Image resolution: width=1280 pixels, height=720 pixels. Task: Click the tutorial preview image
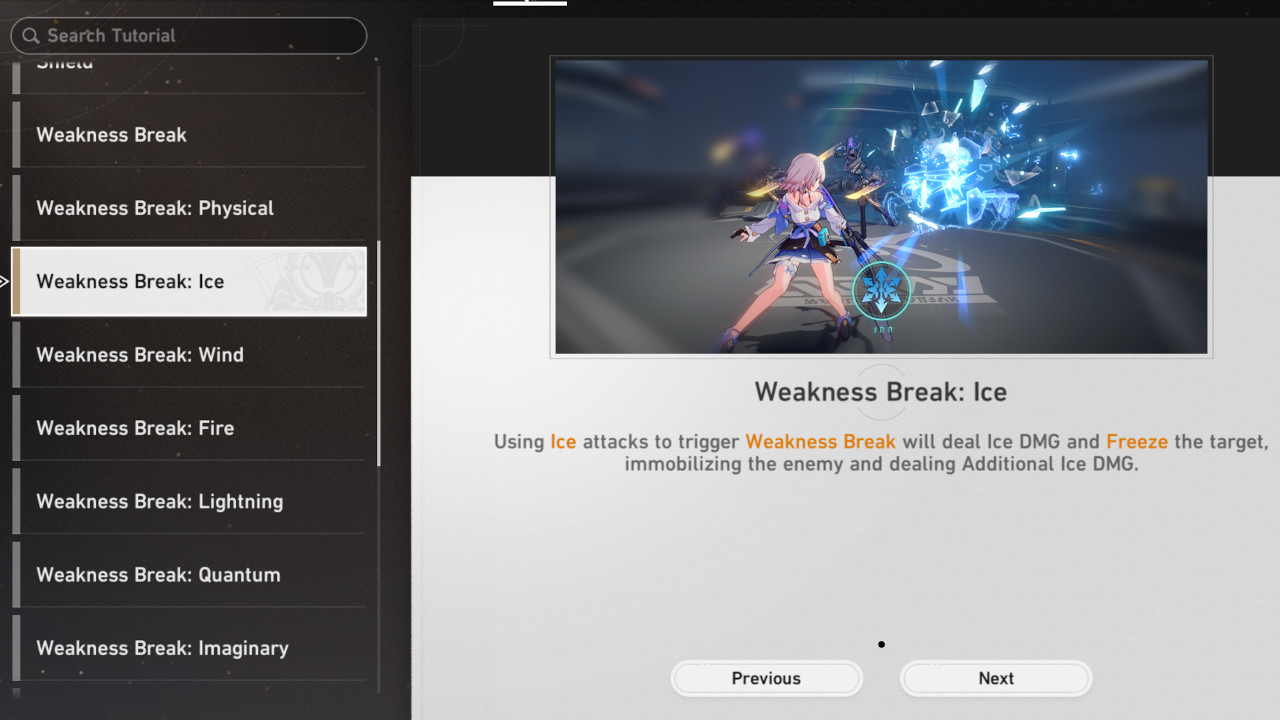(x=880, y=206)
